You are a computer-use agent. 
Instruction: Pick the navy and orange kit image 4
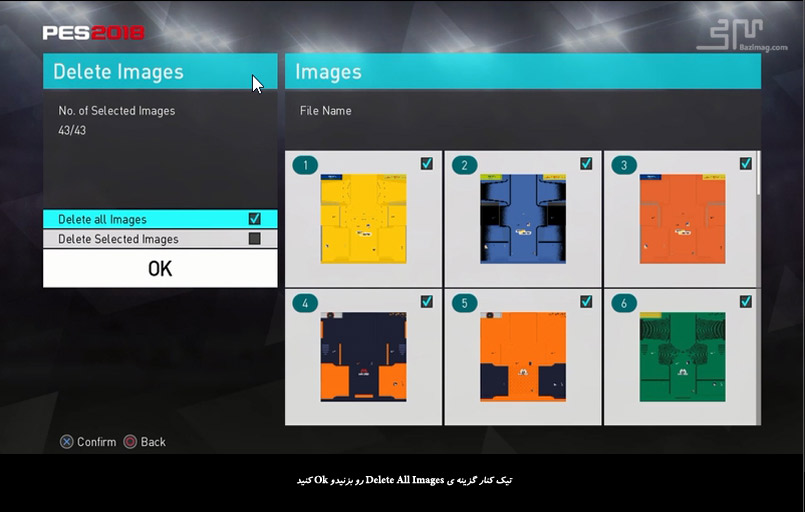pos(363,357)
